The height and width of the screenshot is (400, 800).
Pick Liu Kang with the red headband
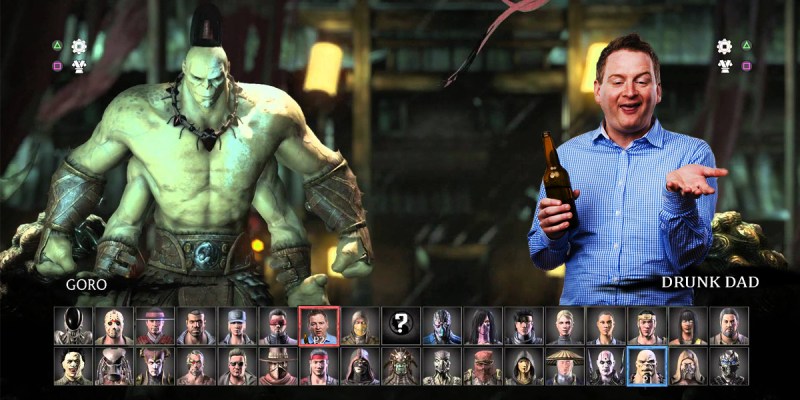[319, 366]
